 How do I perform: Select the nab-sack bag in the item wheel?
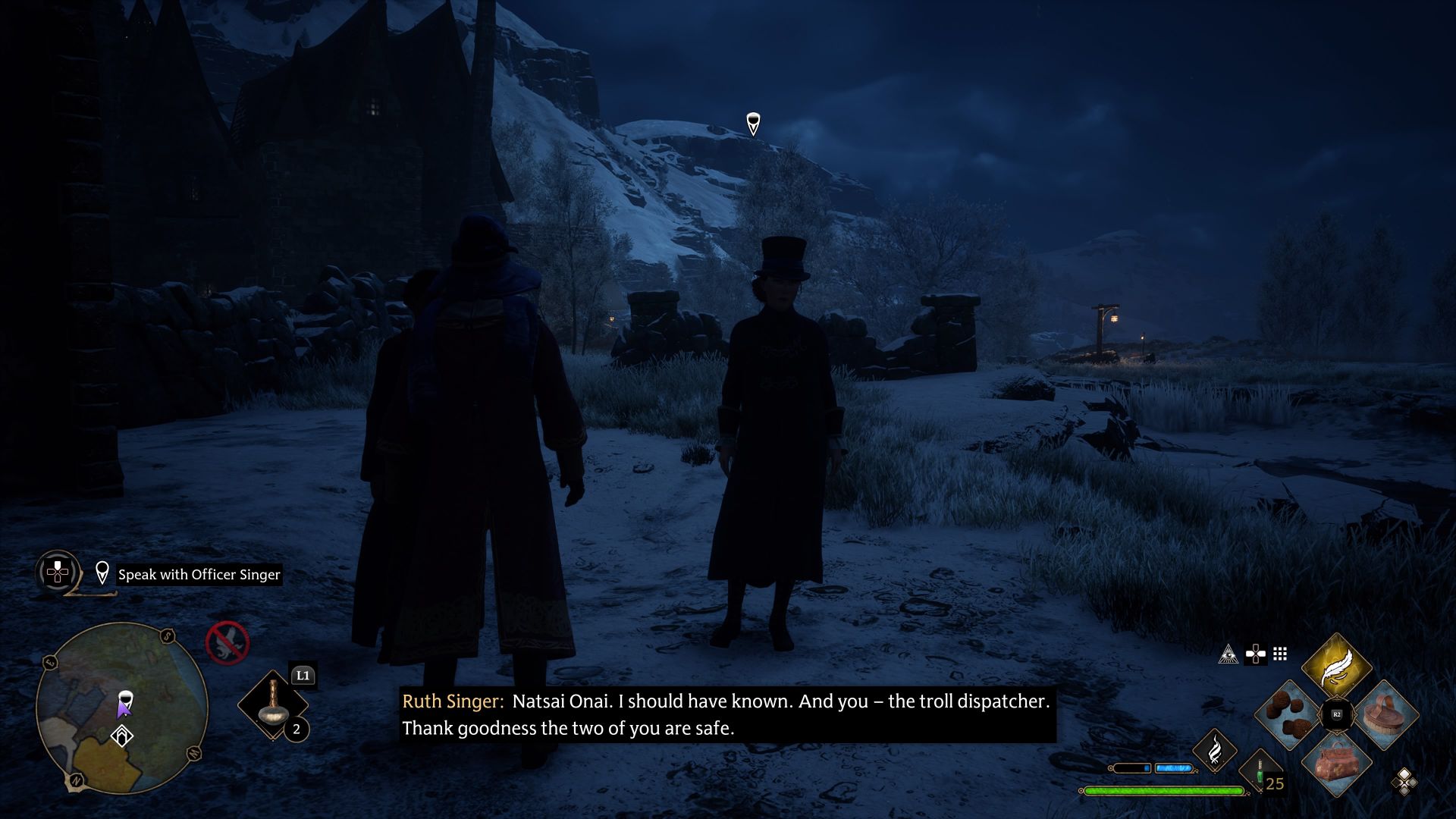pyautogui.click(x=1337, y=764)
